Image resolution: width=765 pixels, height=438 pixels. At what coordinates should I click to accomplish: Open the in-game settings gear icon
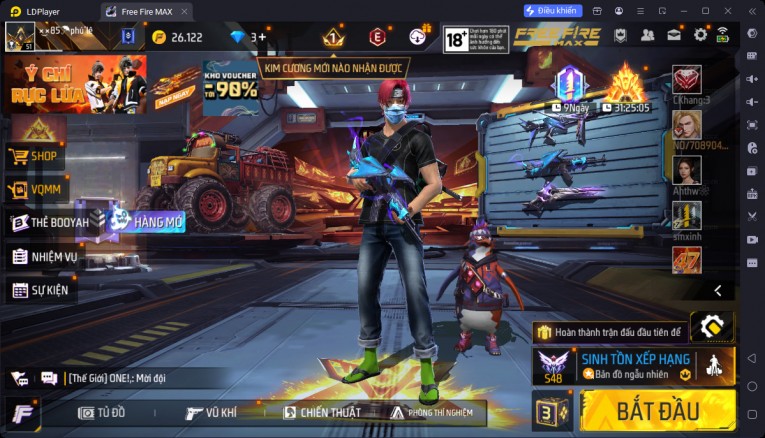(699, 35)
